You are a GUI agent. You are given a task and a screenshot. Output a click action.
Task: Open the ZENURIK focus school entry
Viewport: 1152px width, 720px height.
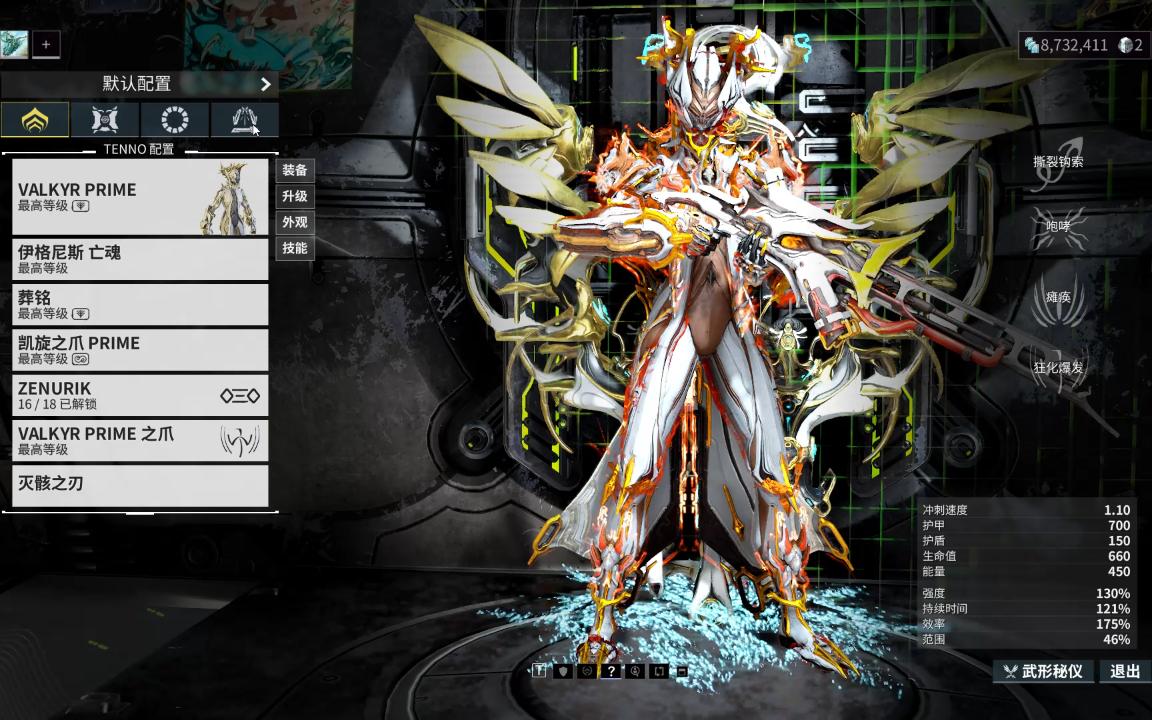pos(140,395)
